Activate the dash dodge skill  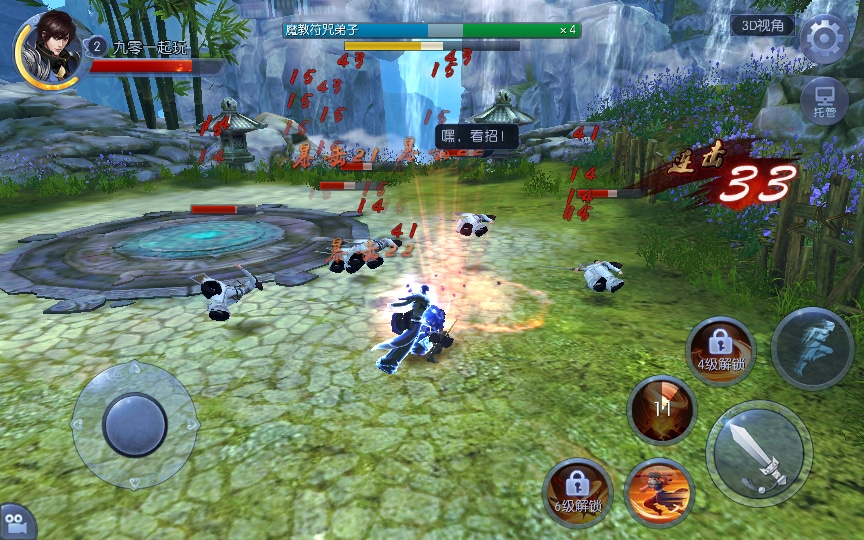813,347
